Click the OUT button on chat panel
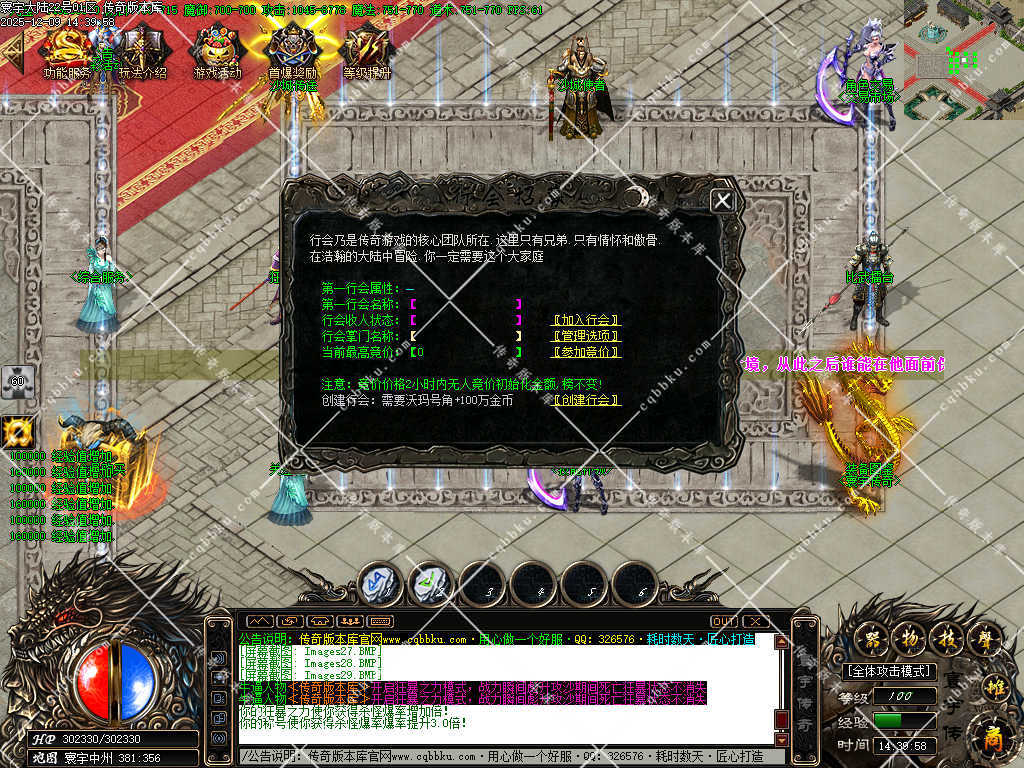This screenshot has width=1024, height=768. pyautogui.click(x=724, y=621)
